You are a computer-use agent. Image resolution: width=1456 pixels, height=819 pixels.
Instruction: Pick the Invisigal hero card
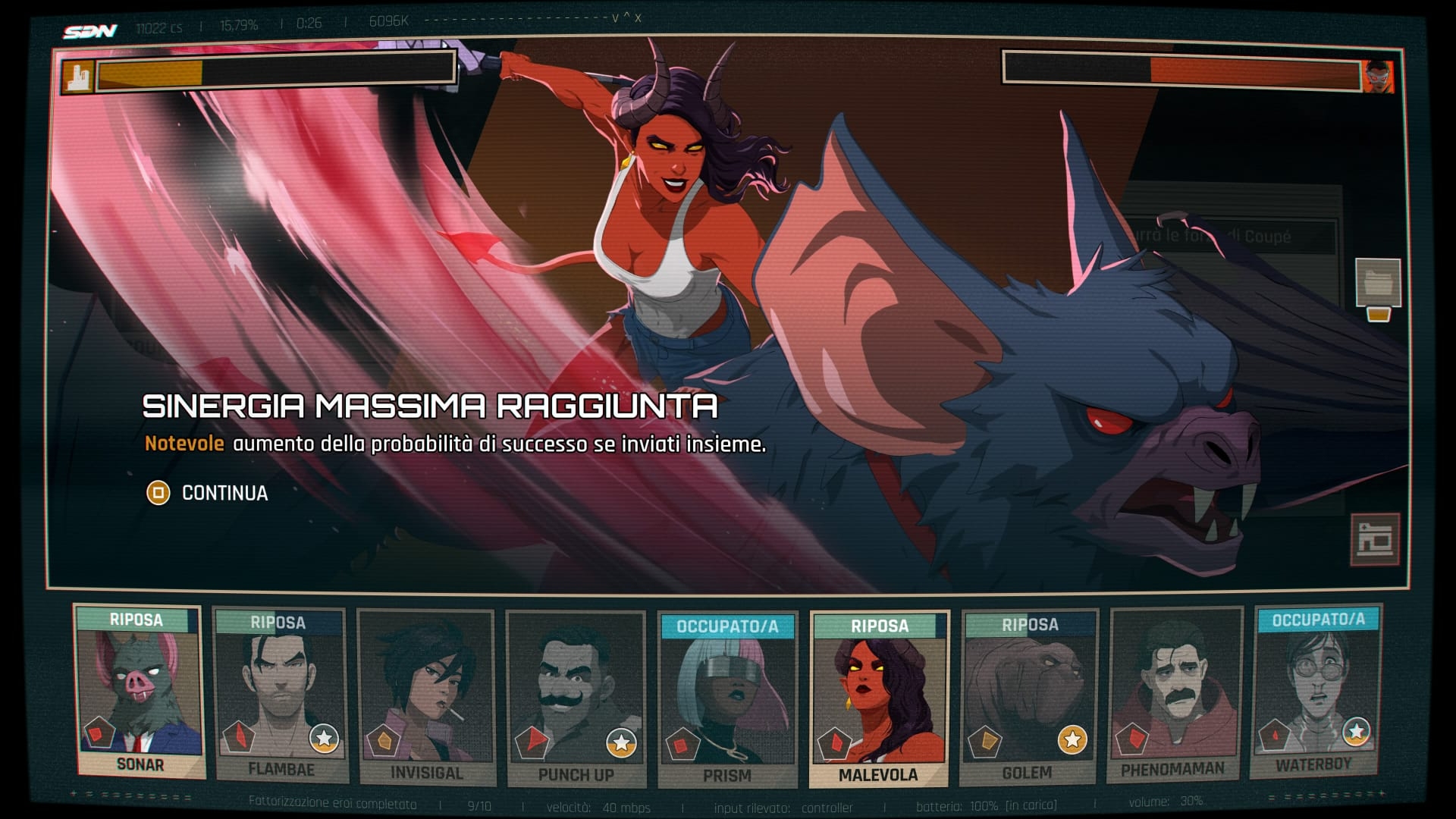coord(426,698)
